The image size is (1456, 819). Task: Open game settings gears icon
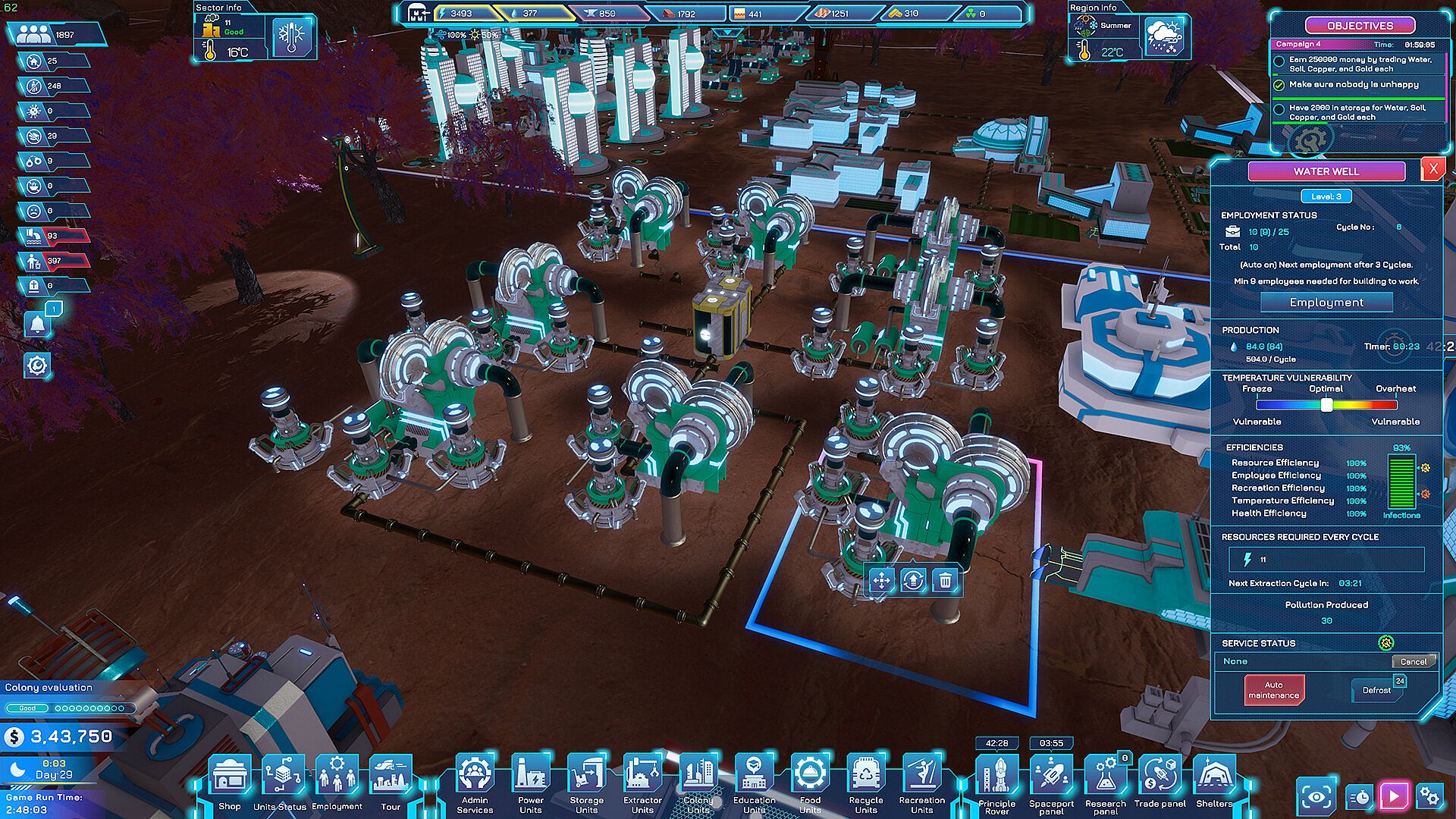[x=1429, y=795]
